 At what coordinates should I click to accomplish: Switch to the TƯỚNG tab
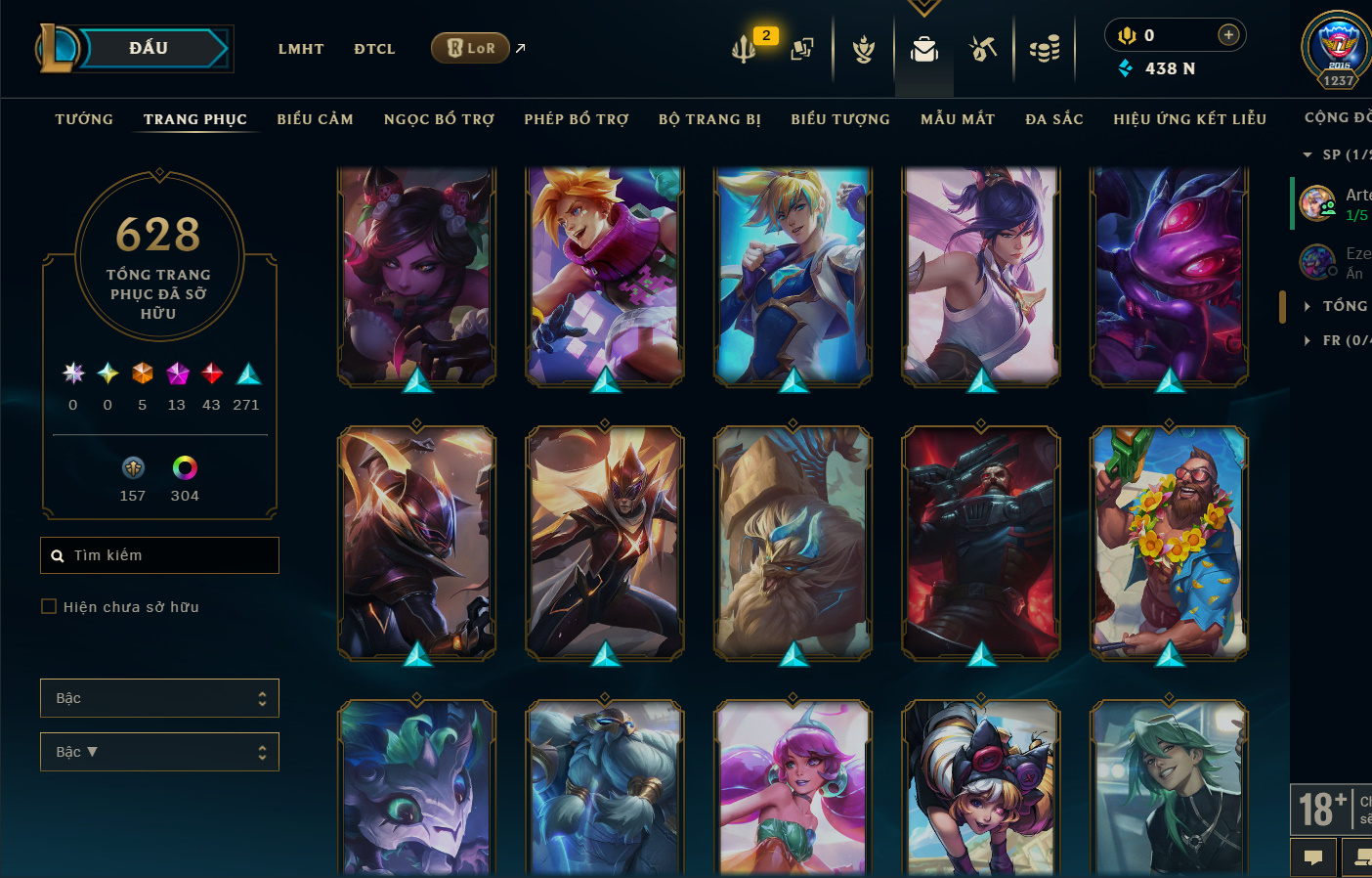pyautogui.click(x=84, y=119)
